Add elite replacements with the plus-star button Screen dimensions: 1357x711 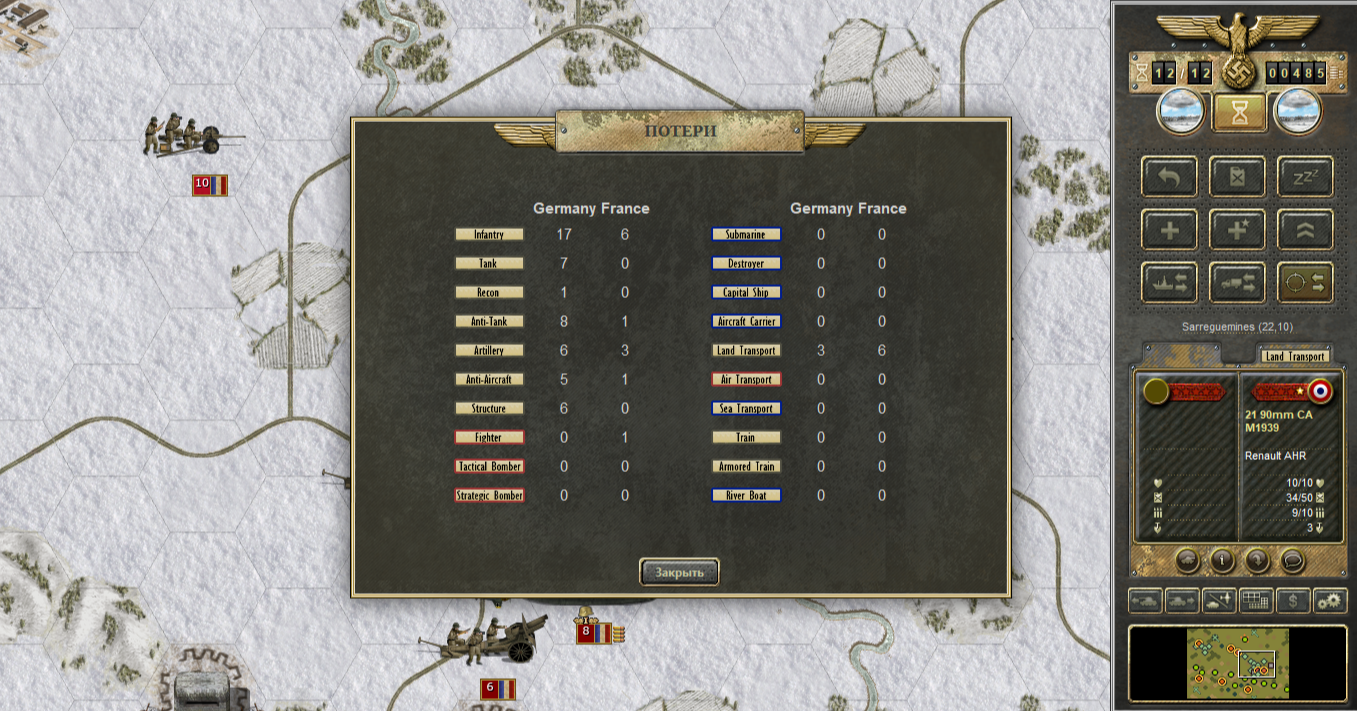1238,230
